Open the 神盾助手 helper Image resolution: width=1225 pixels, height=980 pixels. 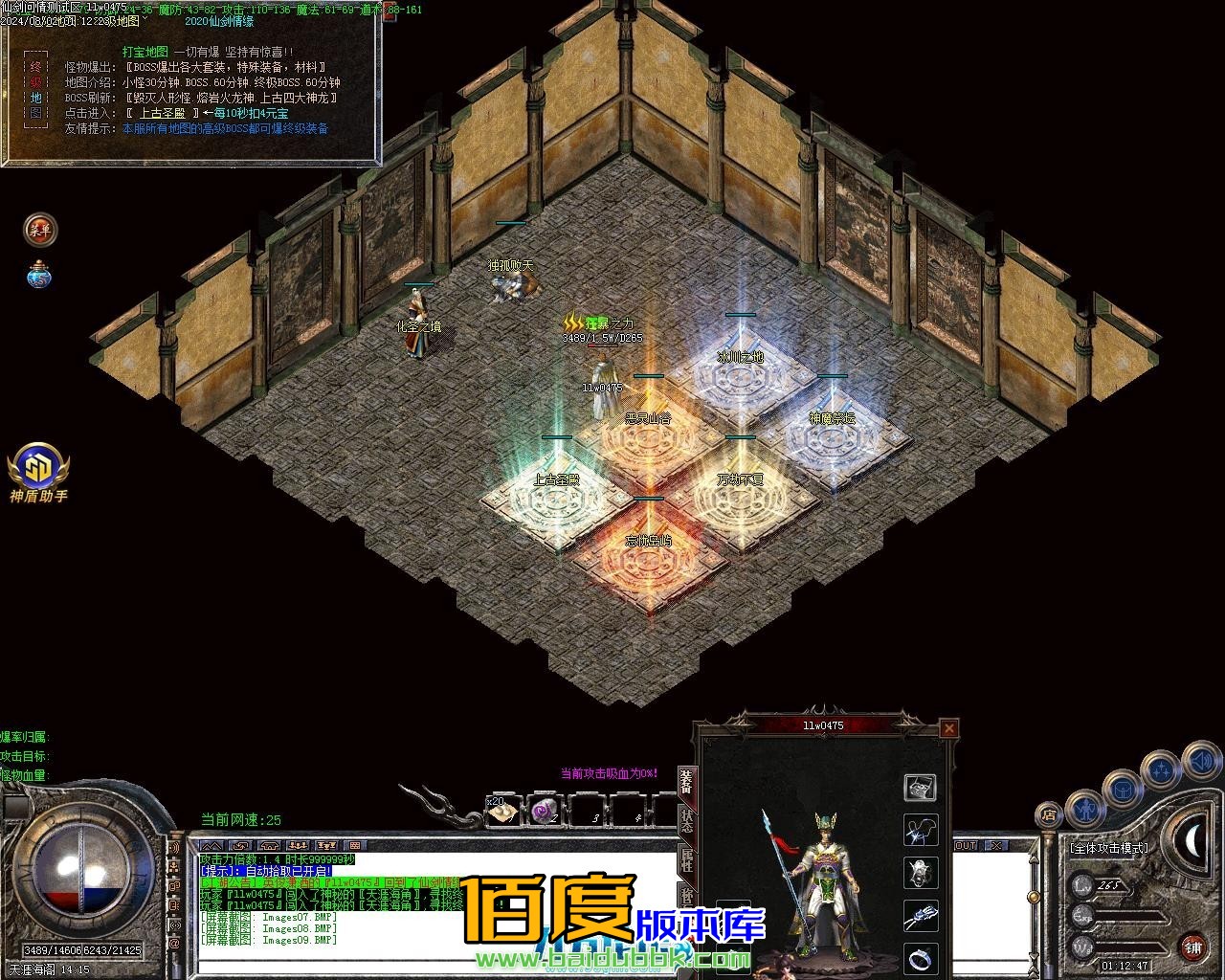tap(38, 471)
